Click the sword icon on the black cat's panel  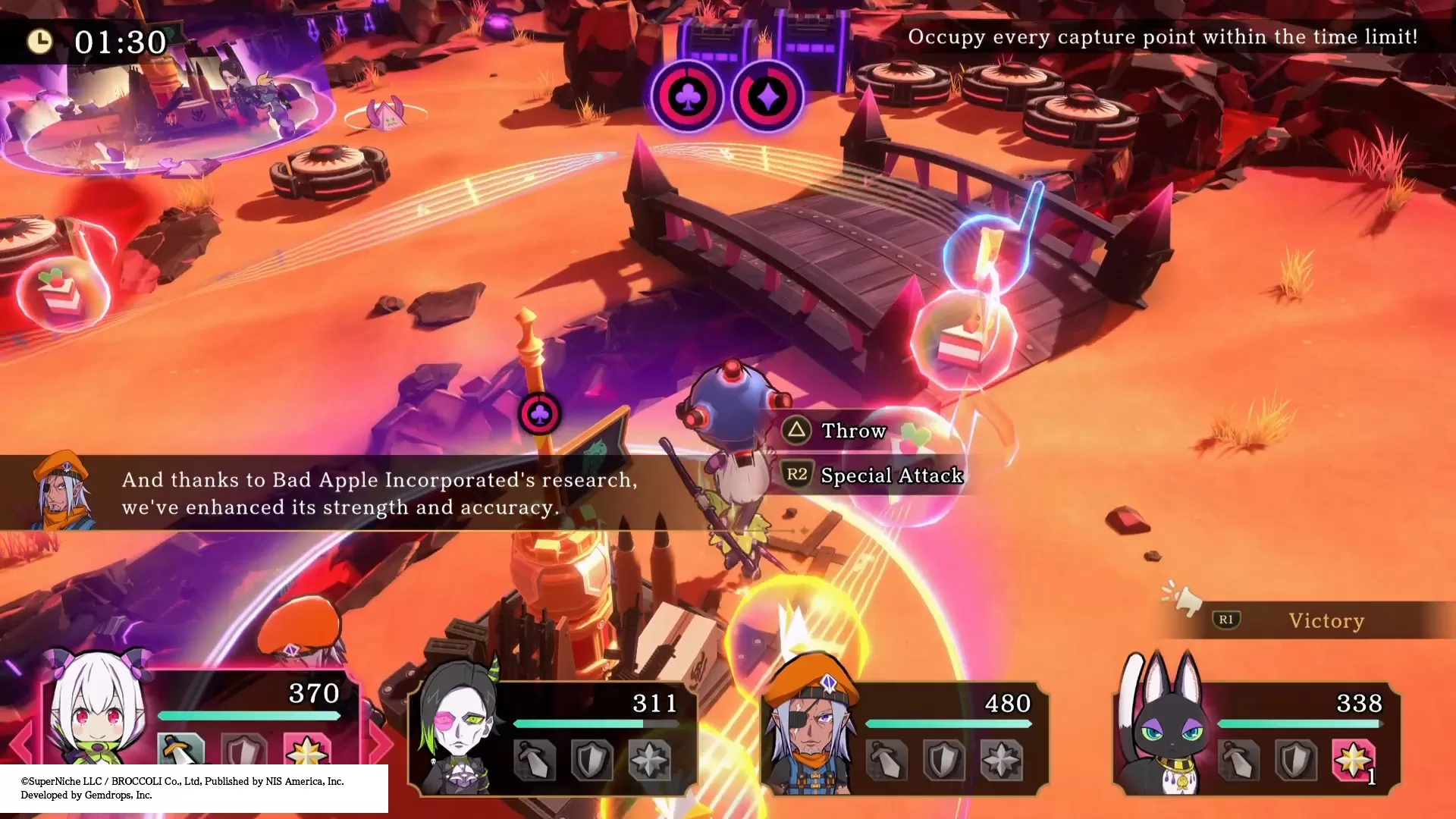1238,760
